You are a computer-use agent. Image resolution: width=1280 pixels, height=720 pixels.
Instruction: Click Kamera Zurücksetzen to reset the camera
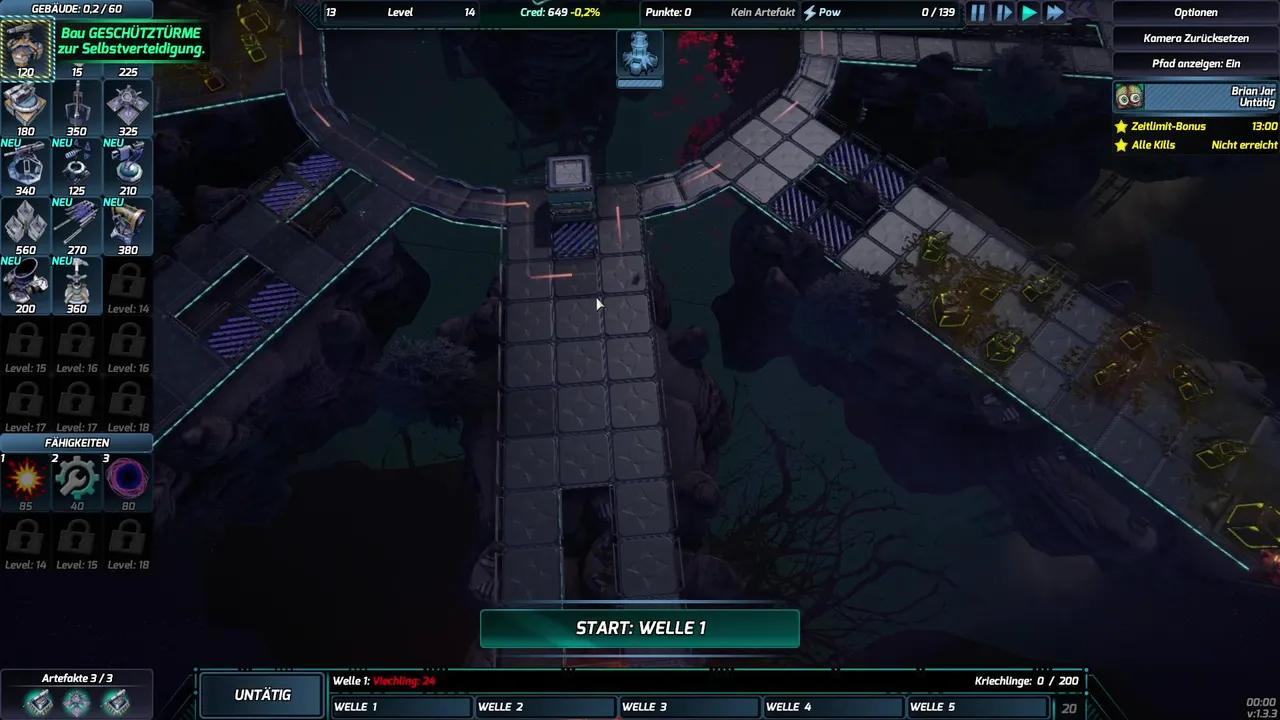(x=1196, y=40)
